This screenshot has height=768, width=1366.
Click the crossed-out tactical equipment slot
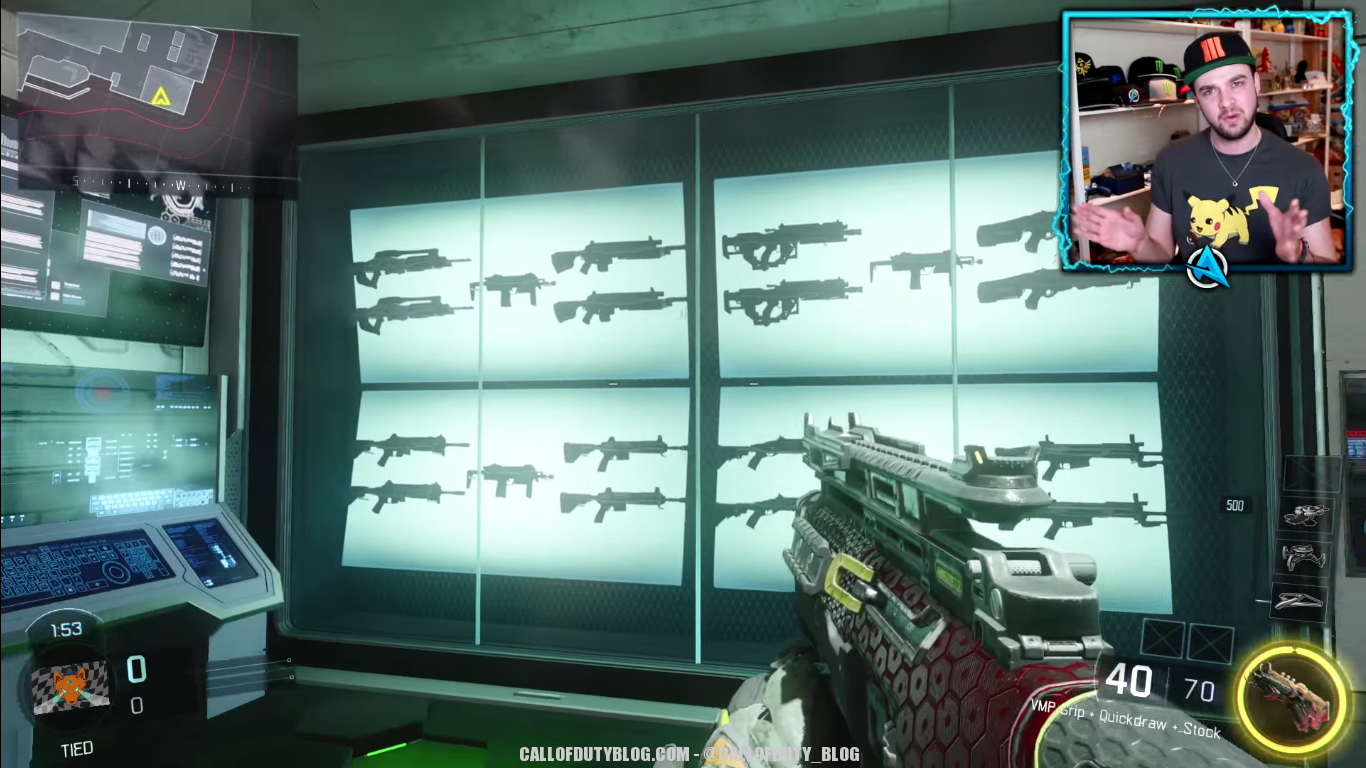pyautogui.click(x=1210, y=642)
